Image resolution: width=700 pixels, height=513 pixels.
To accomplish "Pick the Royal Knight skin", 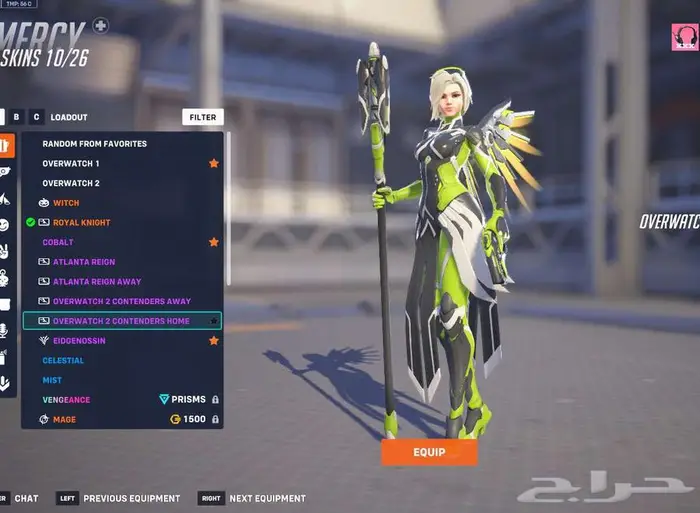I will pos(81,222).
